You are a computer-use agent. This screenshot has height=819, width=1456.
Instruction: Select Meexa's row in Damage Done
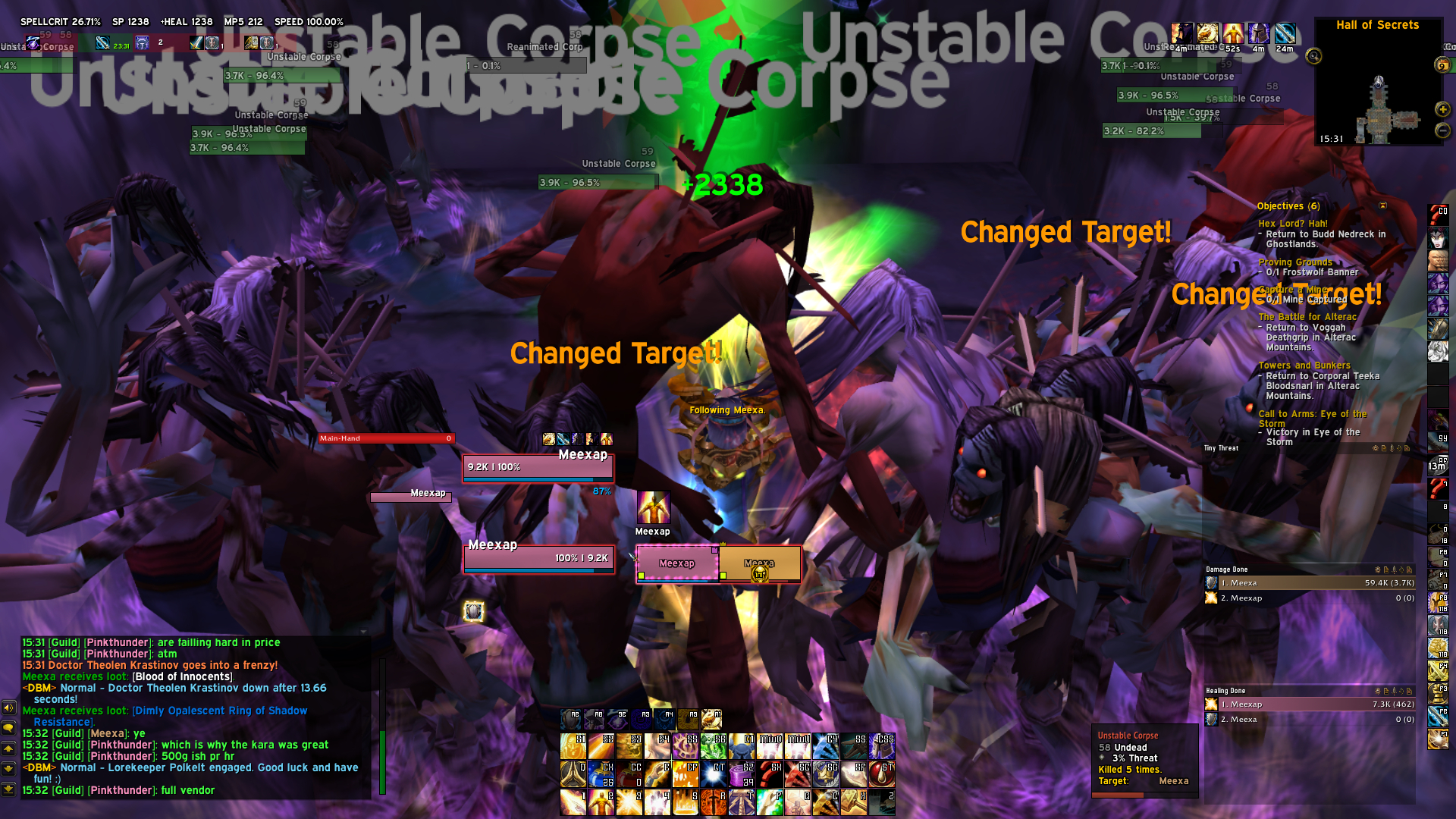pyautogui.click(x=1310, y=583)
